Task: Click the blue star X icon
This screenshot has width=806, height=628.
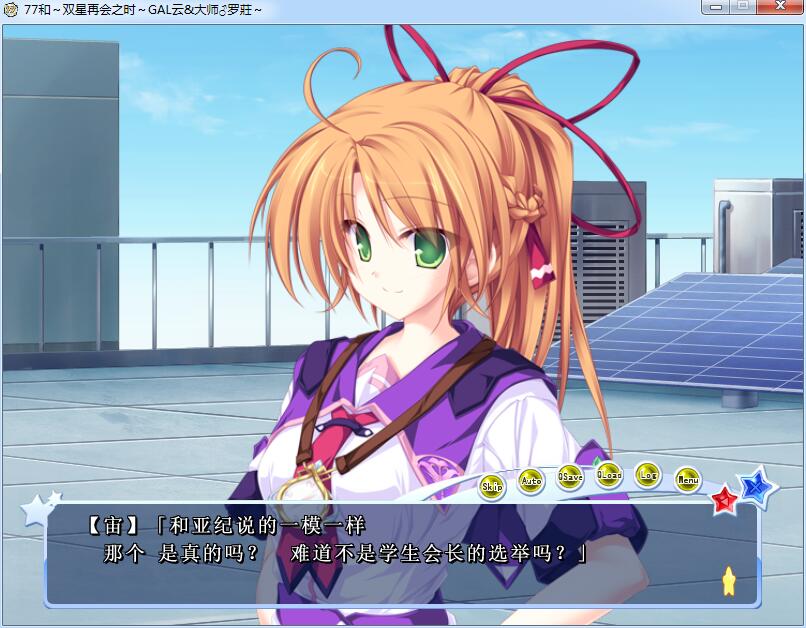Action: pyautogui.click(x=757, y=486)
